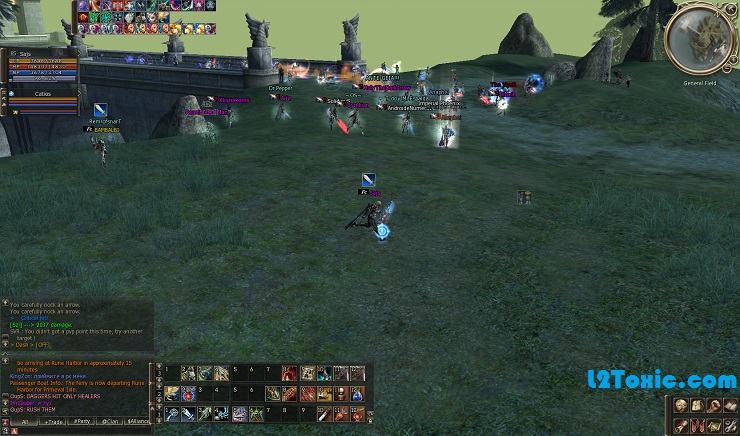Open the quest scroll menu icon
740x436 pixels.
pyautogui.click(x=681, y=425)
